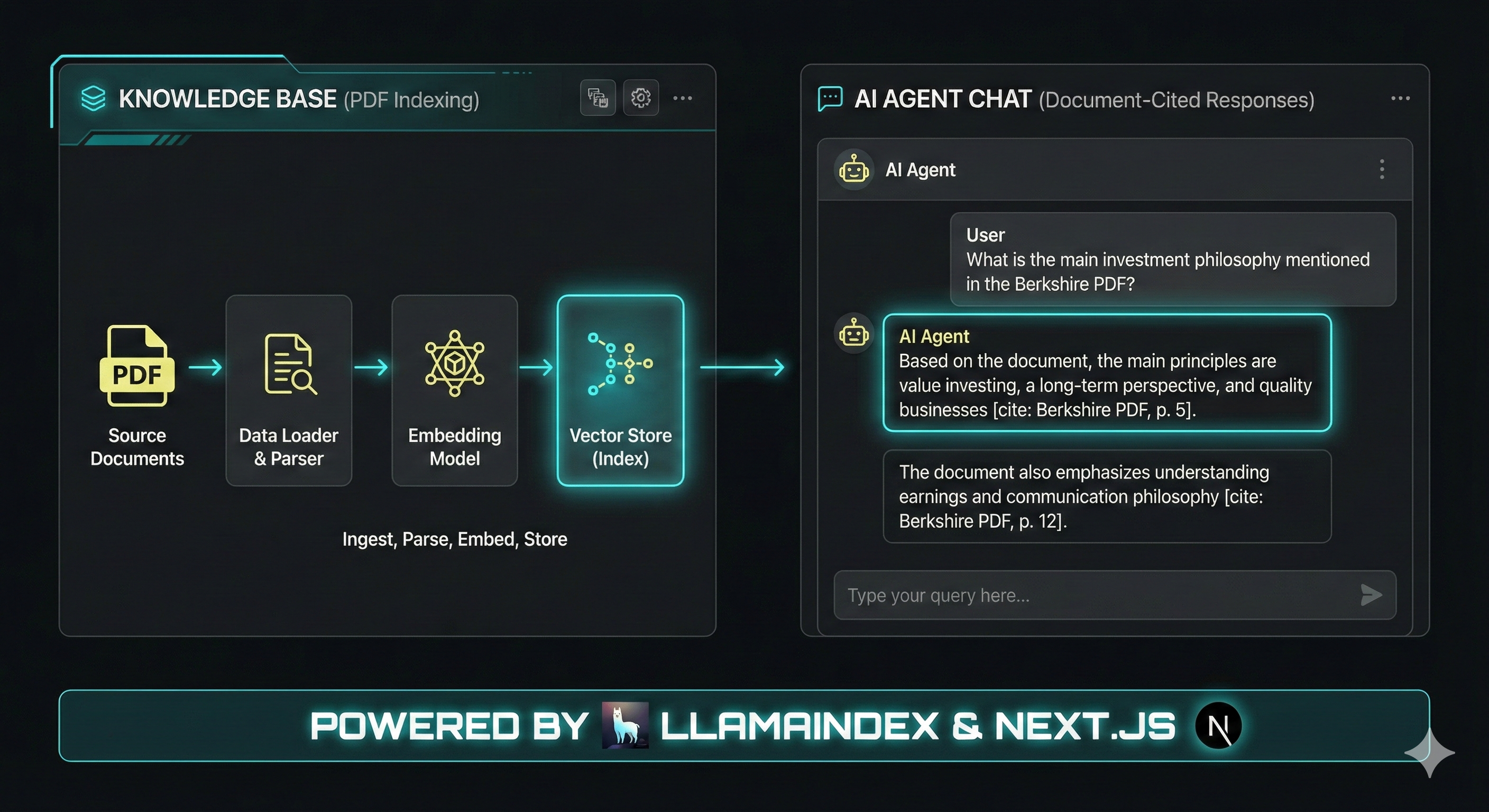The width and height of the screenshot is (1489, 812).
Task: Open the AI Agent header's vertical dots menu
Action: point(1382,169)
